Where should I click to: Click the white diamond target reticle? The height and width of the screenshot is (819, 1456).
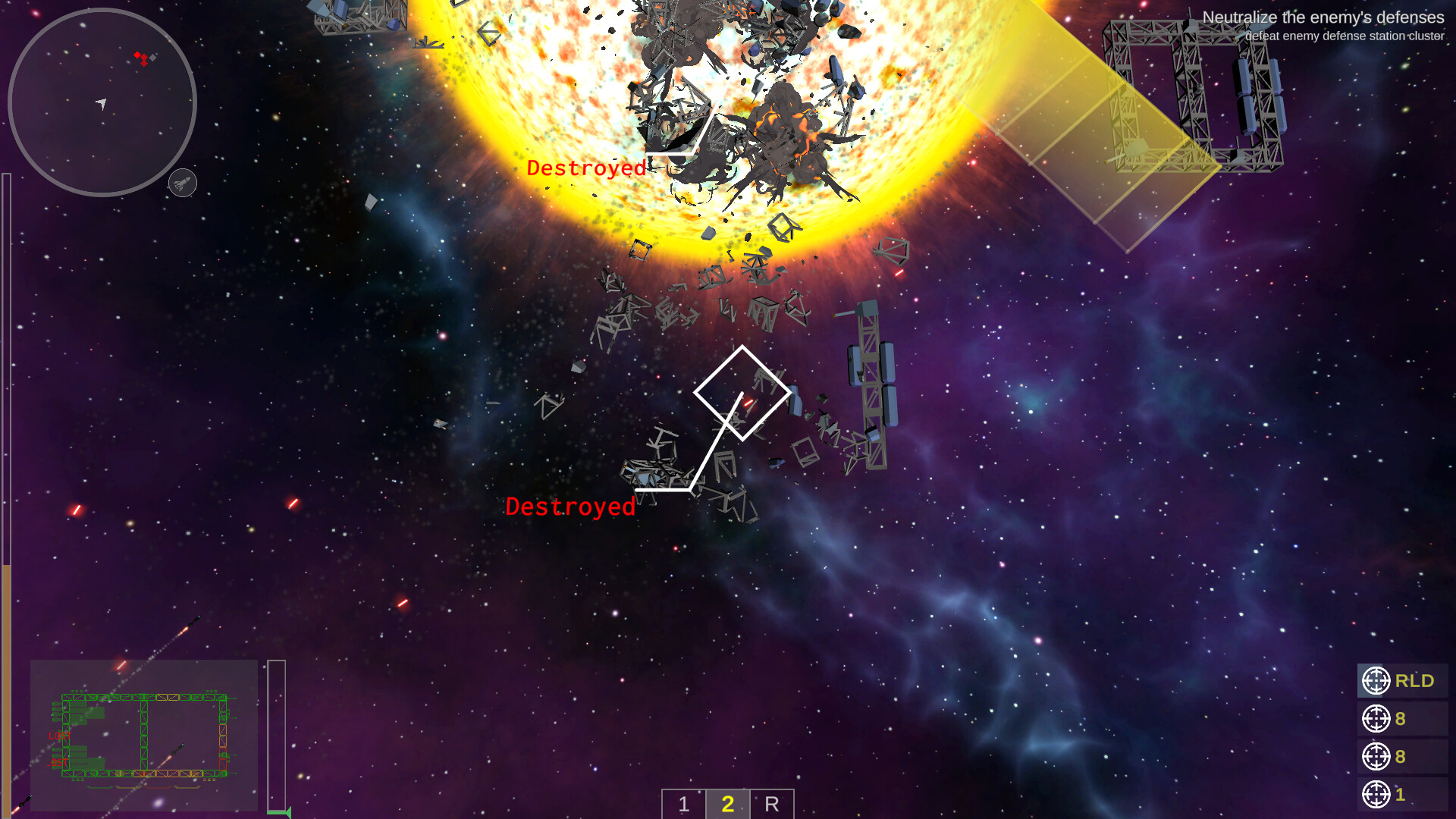click(742, 393)
